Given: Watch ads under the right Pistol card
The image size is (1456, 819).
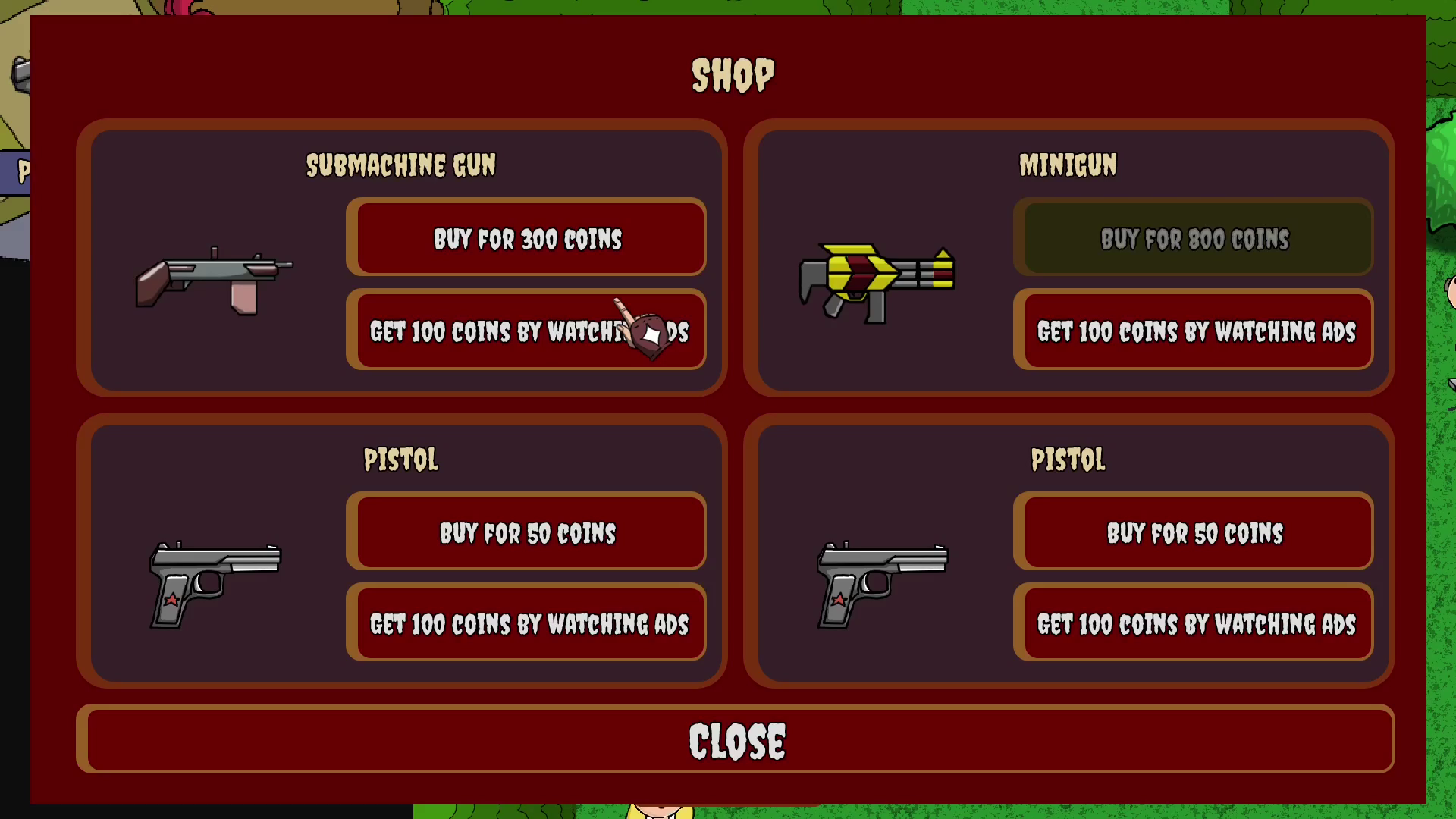Looking at the screenshot, I should pyautogui.click(x=1195, y=624).
